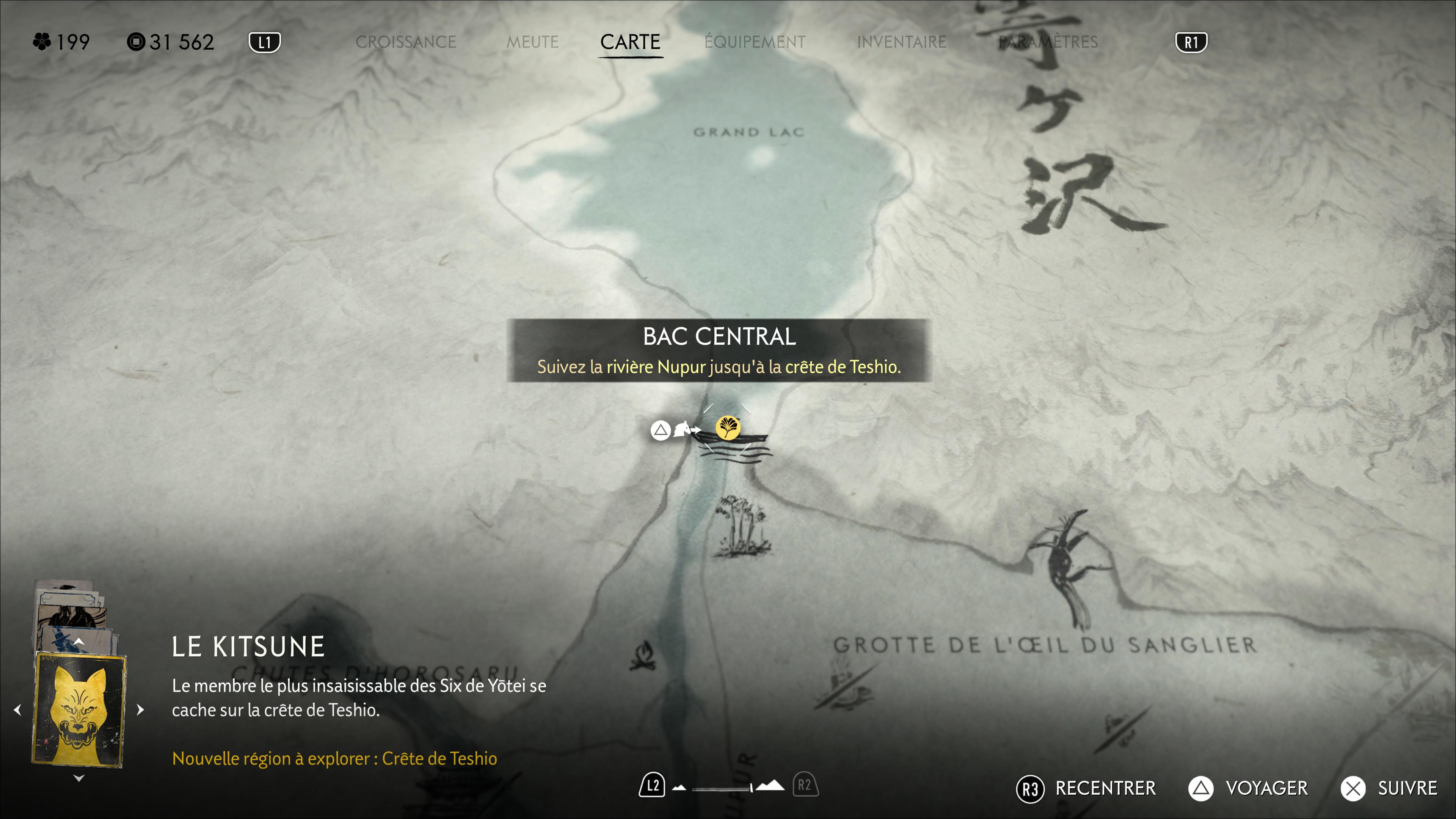Select the Kitsune quest card

[78, 709]
